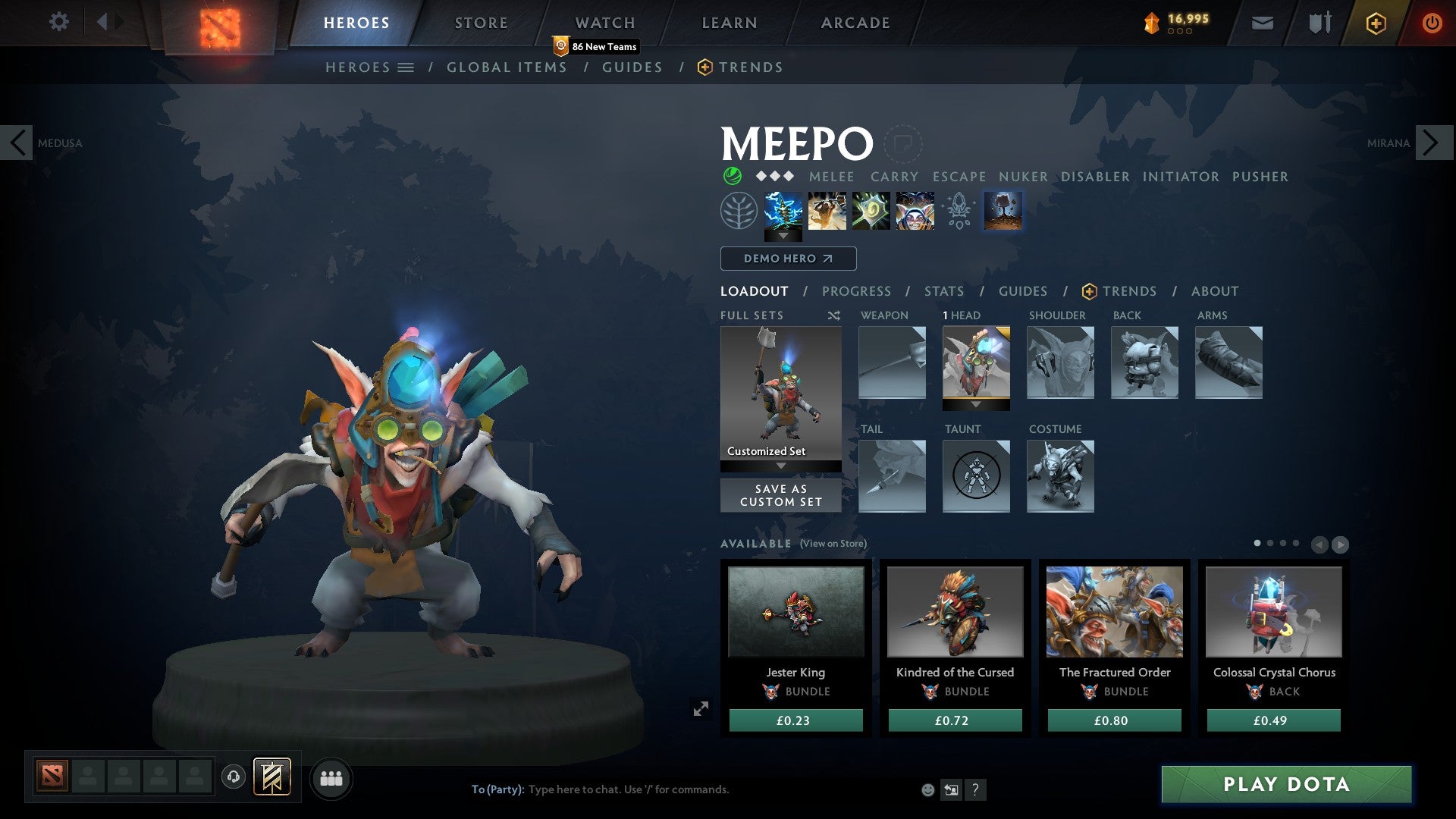Select the 1 HEAD item slot
This screenshot has height=819, width=1456.
976,362
